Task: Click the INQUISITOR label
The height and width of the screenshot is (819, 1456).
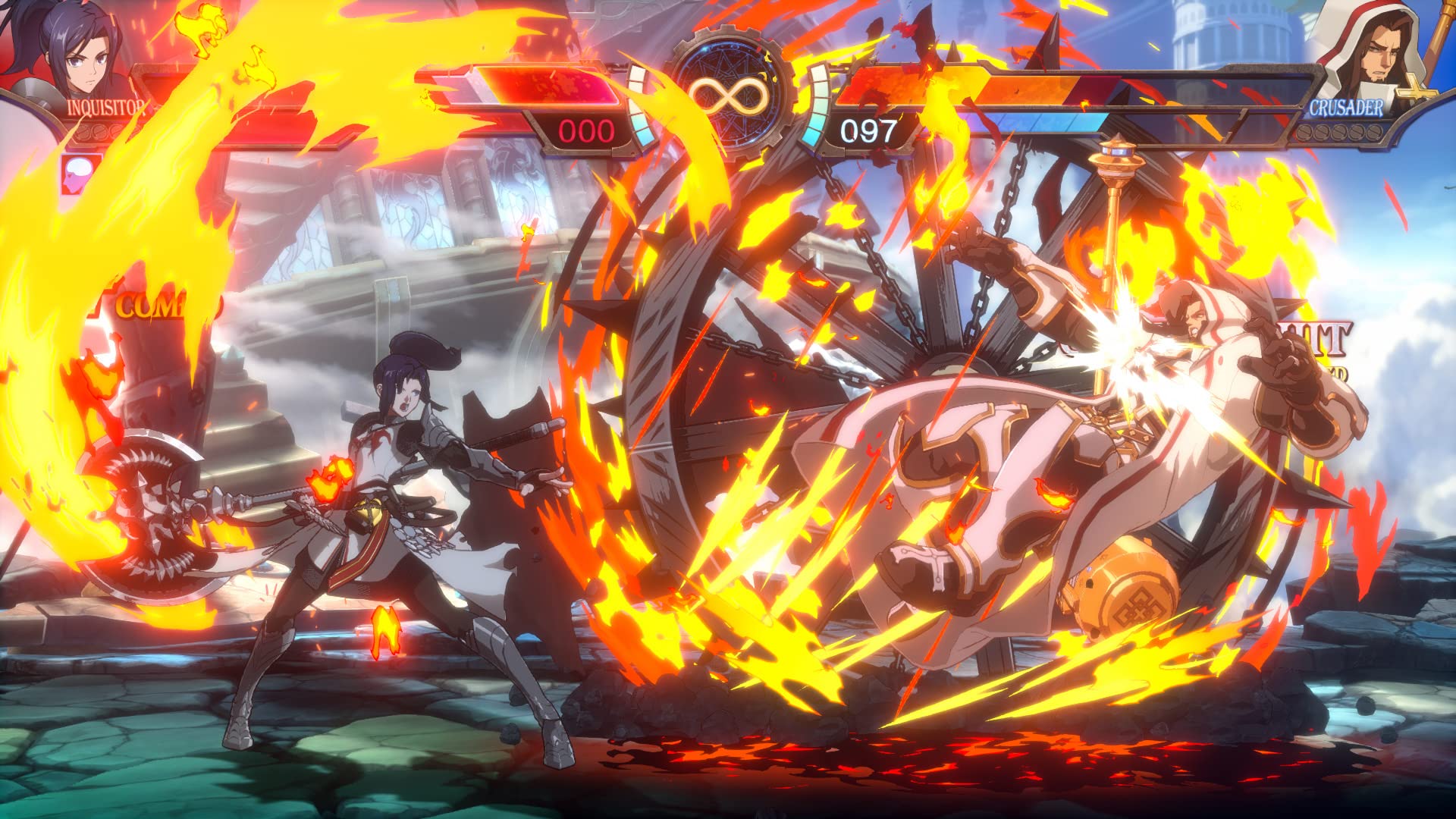Action: [x=105, y=107]
